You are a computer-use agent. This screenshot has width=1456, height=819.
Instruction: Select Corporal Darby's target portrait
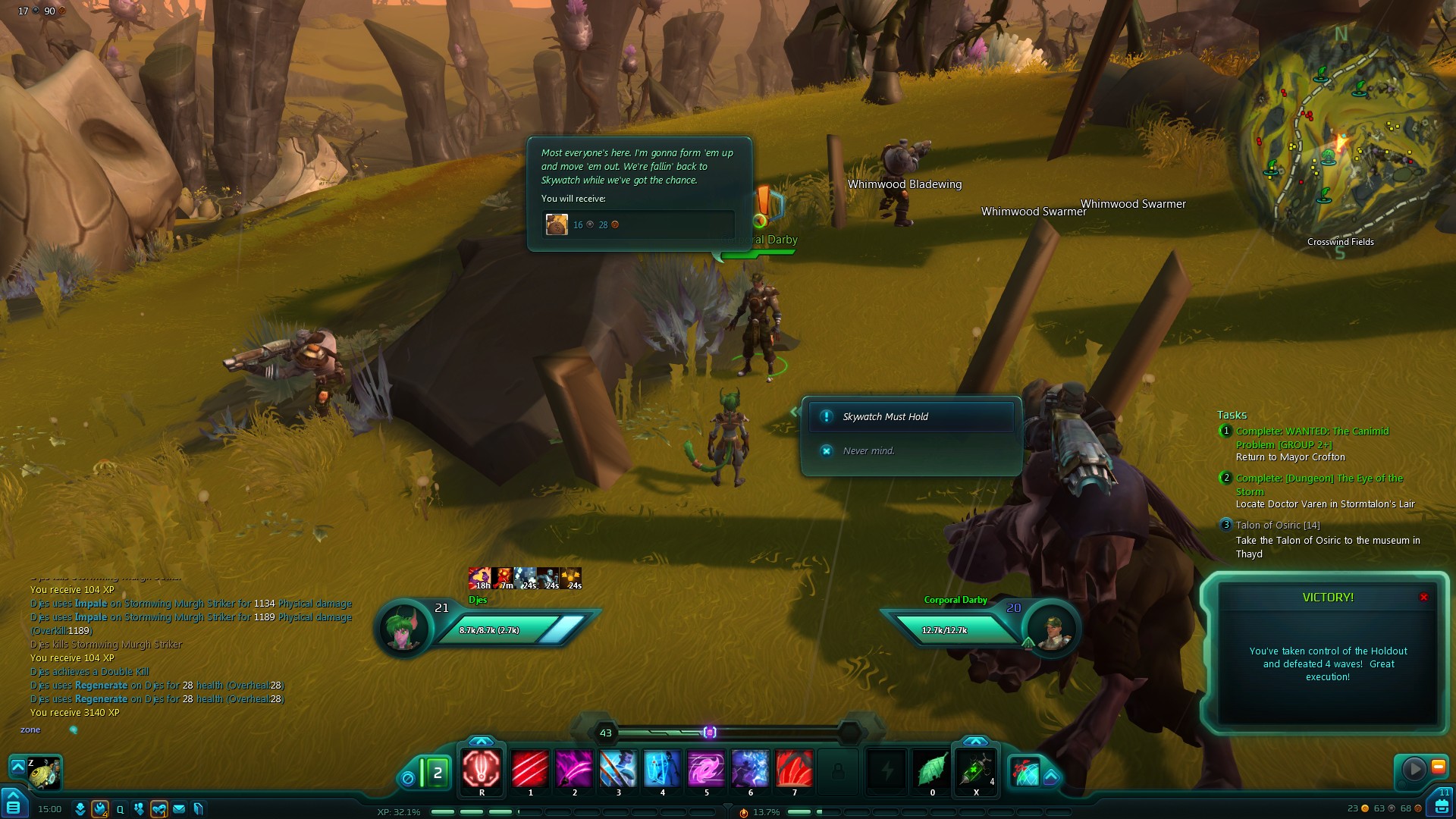pos(1051,629)
